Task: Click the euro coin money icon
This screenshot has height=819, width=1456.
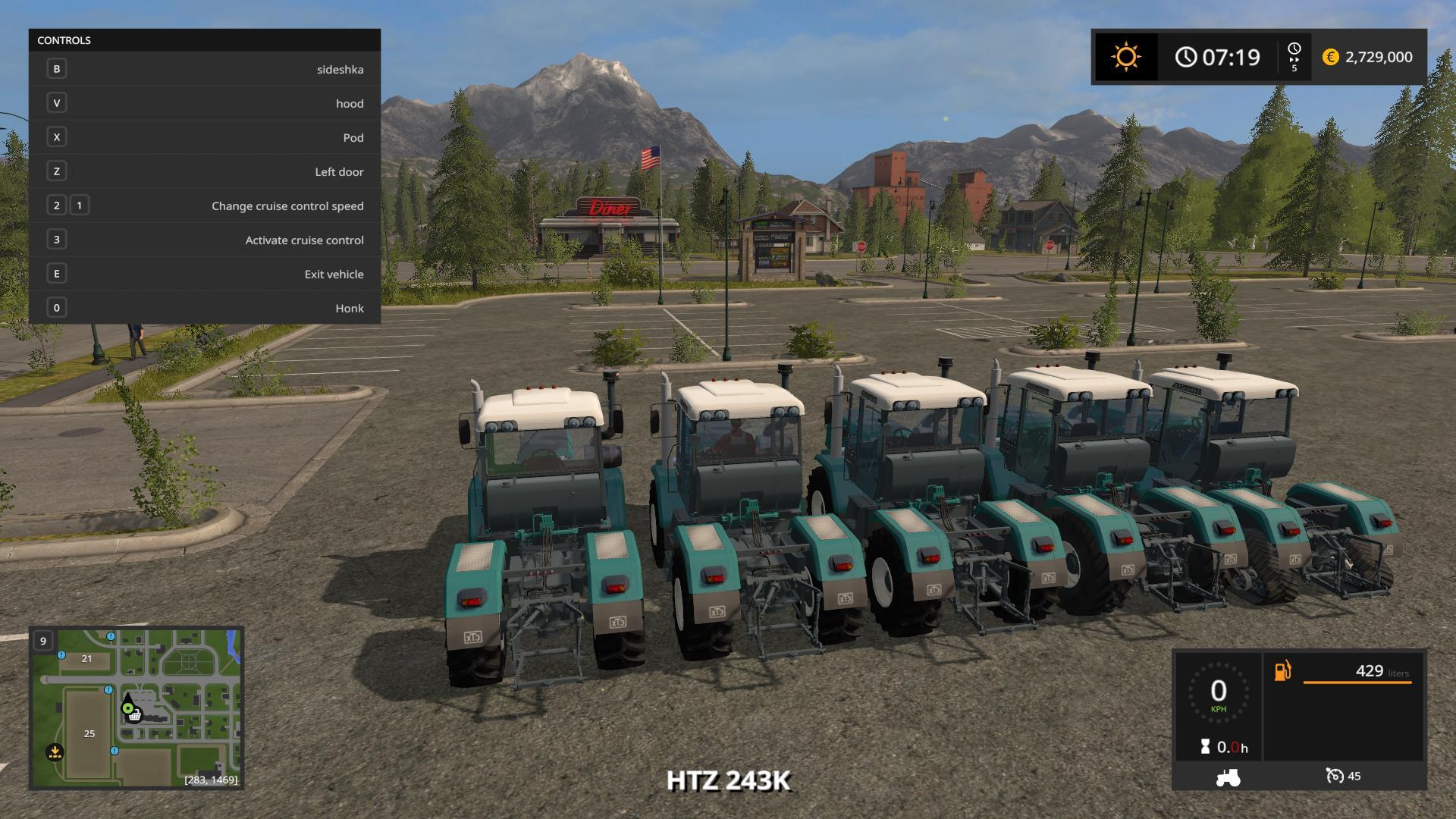Action: [x=1330, y=57]
